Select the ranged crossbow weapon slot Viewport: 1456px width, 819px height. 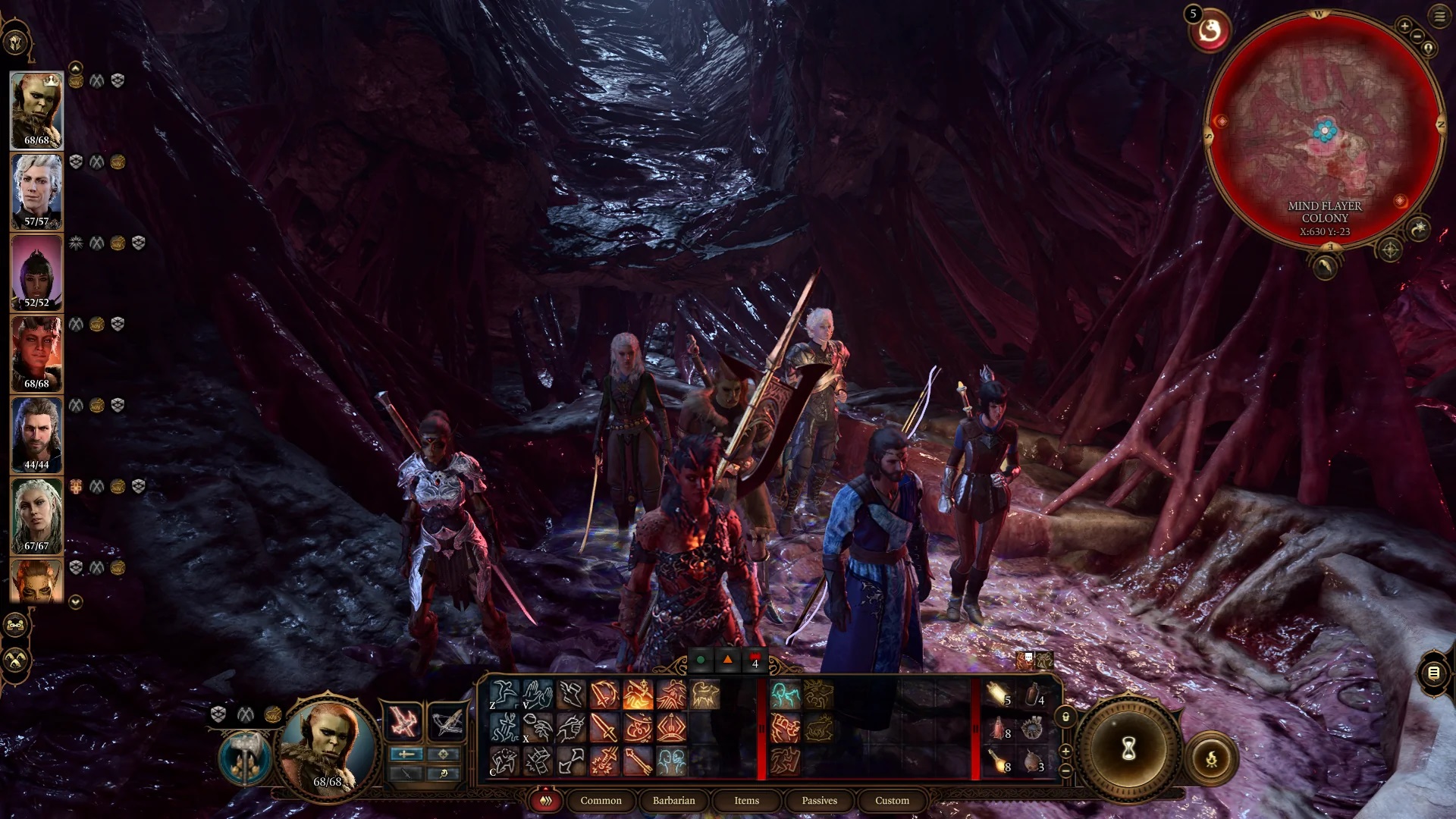coord(447,720)
